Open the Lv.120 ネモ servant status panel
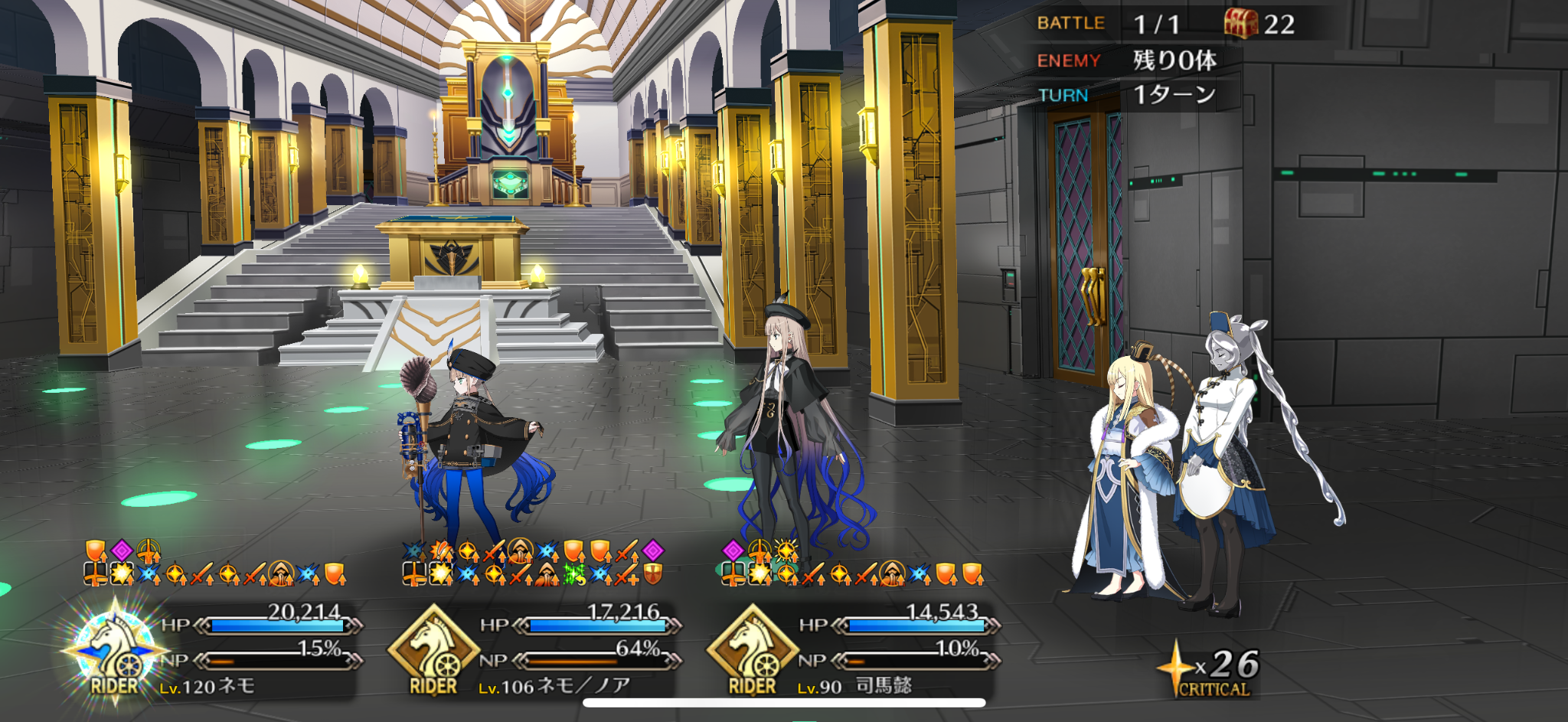The height and width of the screenshot is (722, 1568). [x=218, y=651]
